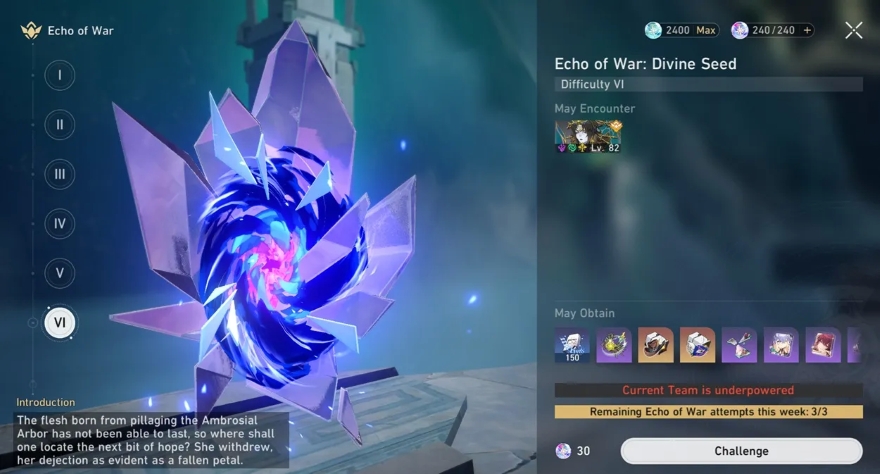880x474 pixels.
Task: Choose difficulty level II
Action: 60,125
